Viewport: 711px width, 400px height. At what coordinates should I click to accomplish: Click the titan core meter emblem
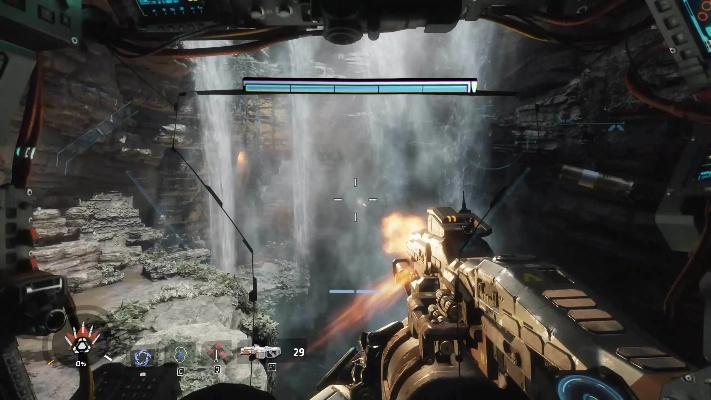tap(79, 345)
